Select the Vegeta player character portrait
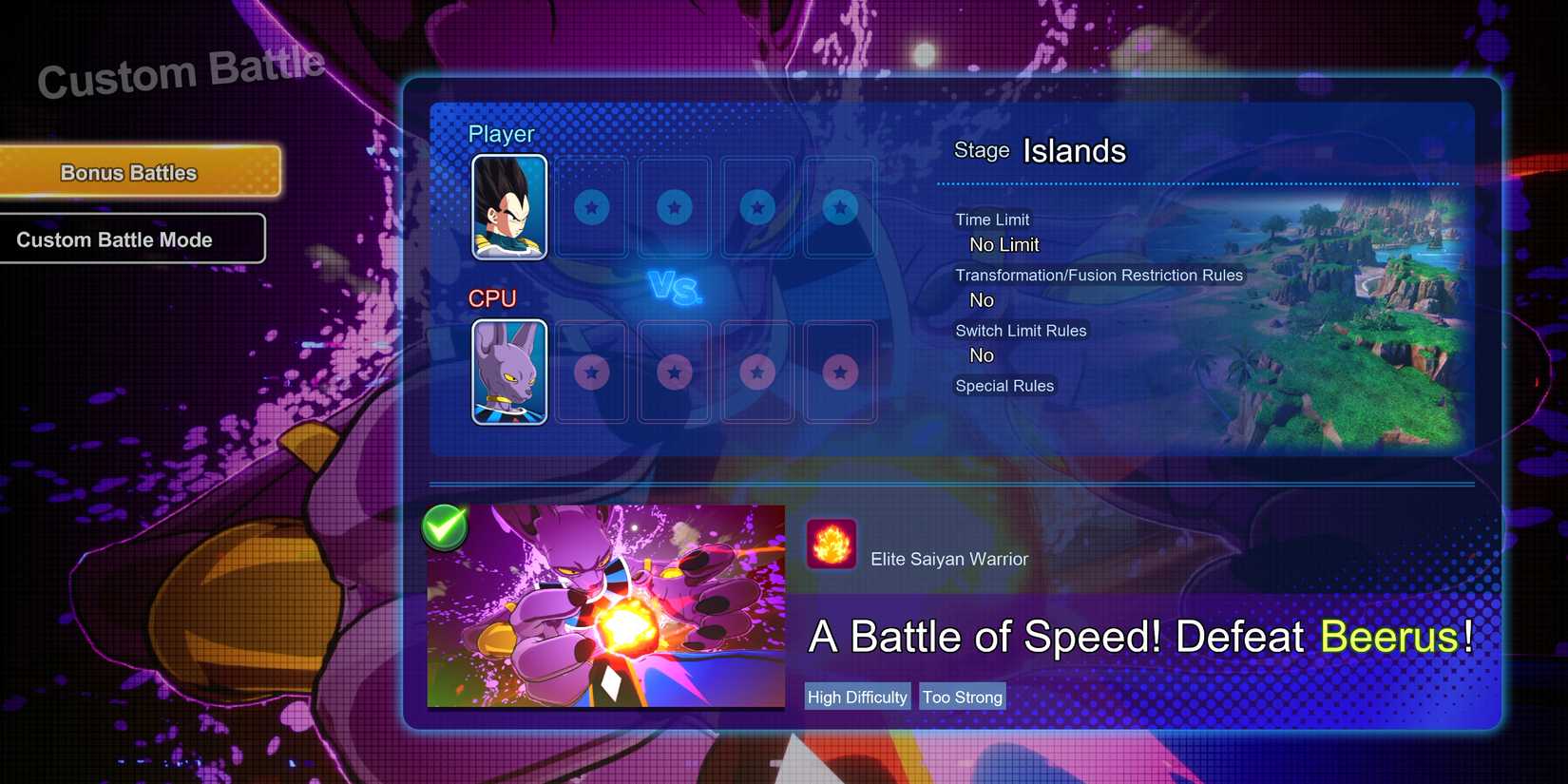 [508, 208]
